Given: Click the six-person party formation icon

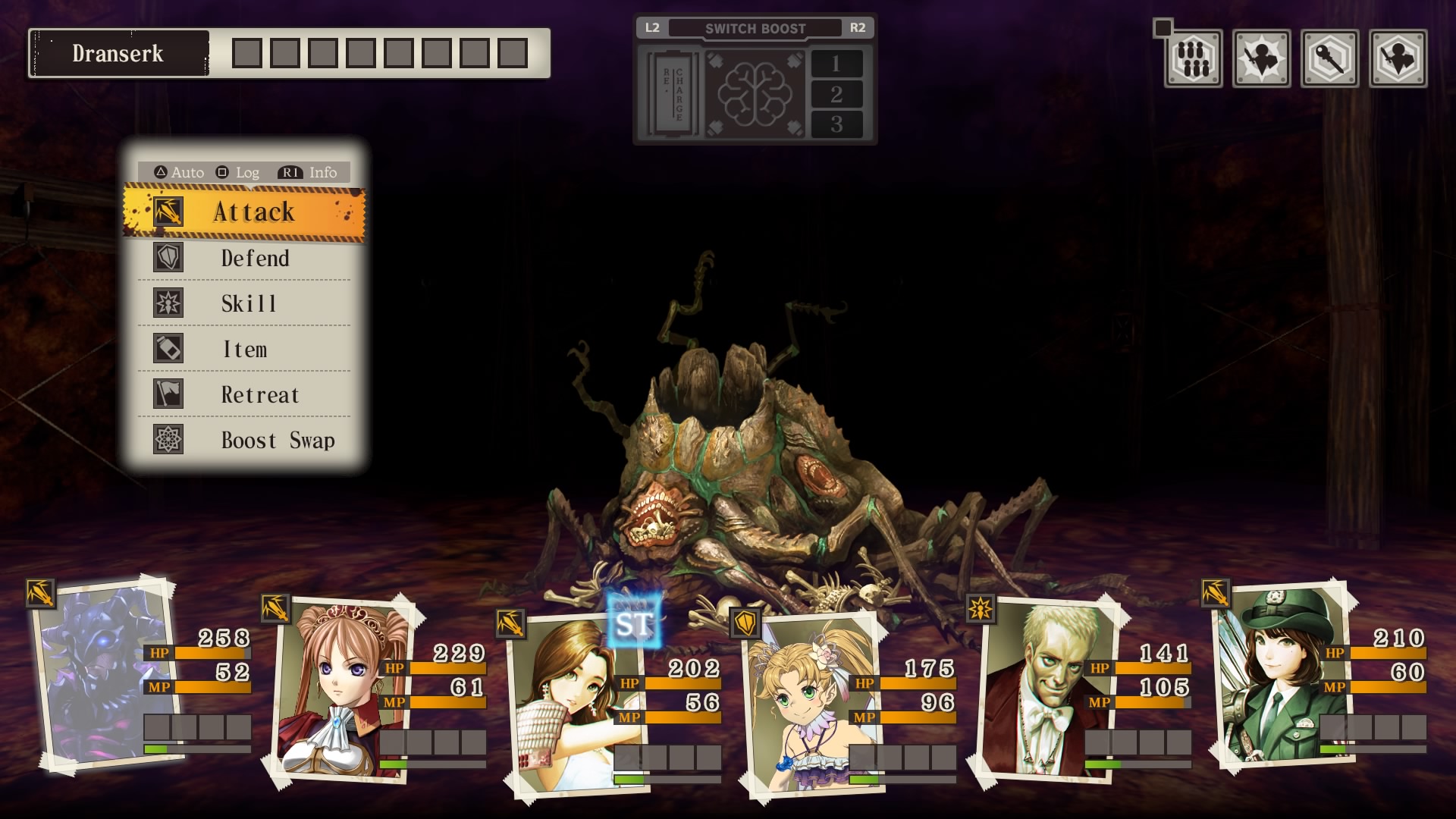Looking at the screenshot, I should pyautogui.click(x=1193, y=58).
